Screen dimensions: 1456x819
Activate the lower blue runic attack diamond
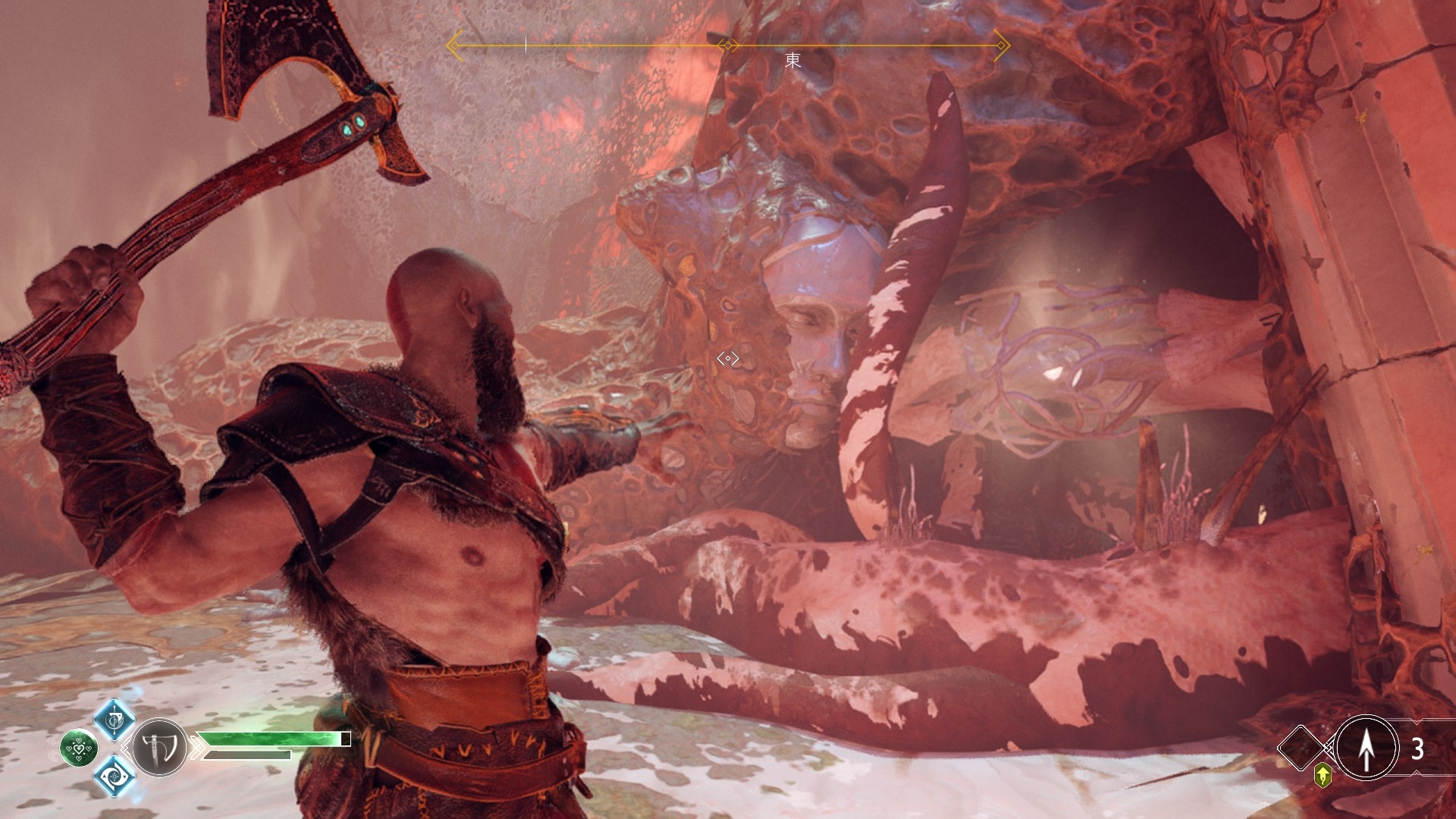[x=115, y=776]
